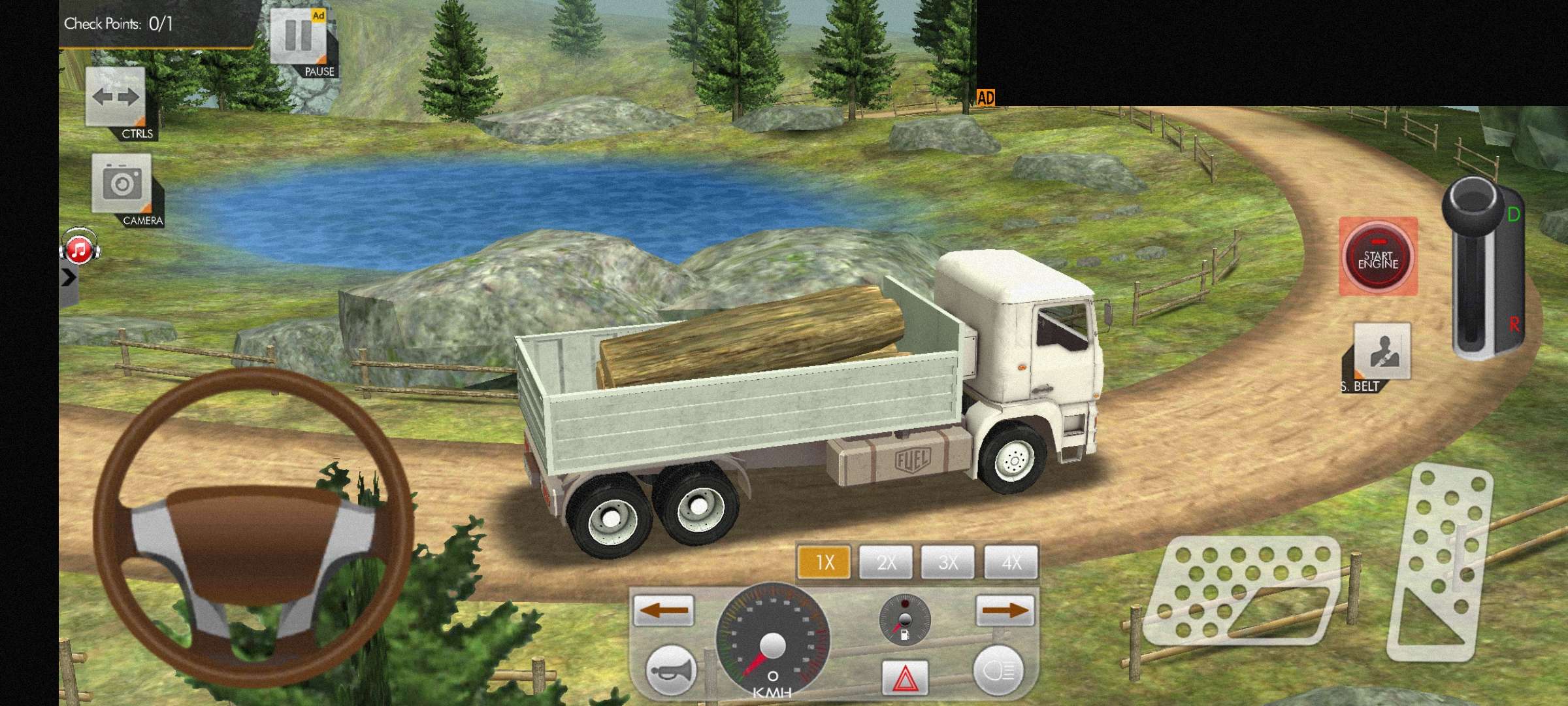This screenshot has height=706, width=1568.
Task: Select the 1X speed option
Action: click(824, 562)
